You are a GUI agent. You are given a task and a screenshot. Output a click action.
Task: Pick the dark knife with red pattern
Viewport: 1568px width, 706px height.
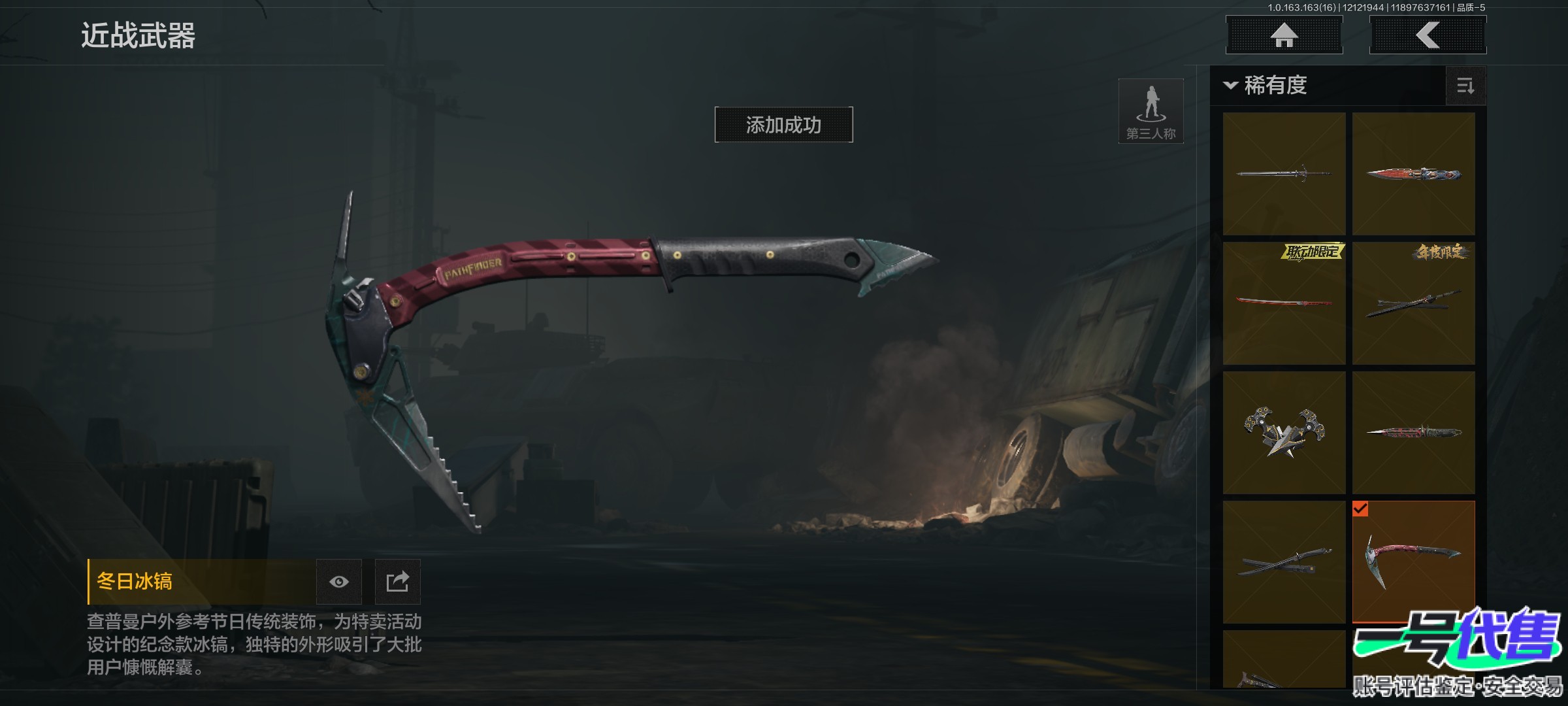[x=1413, y=433]
